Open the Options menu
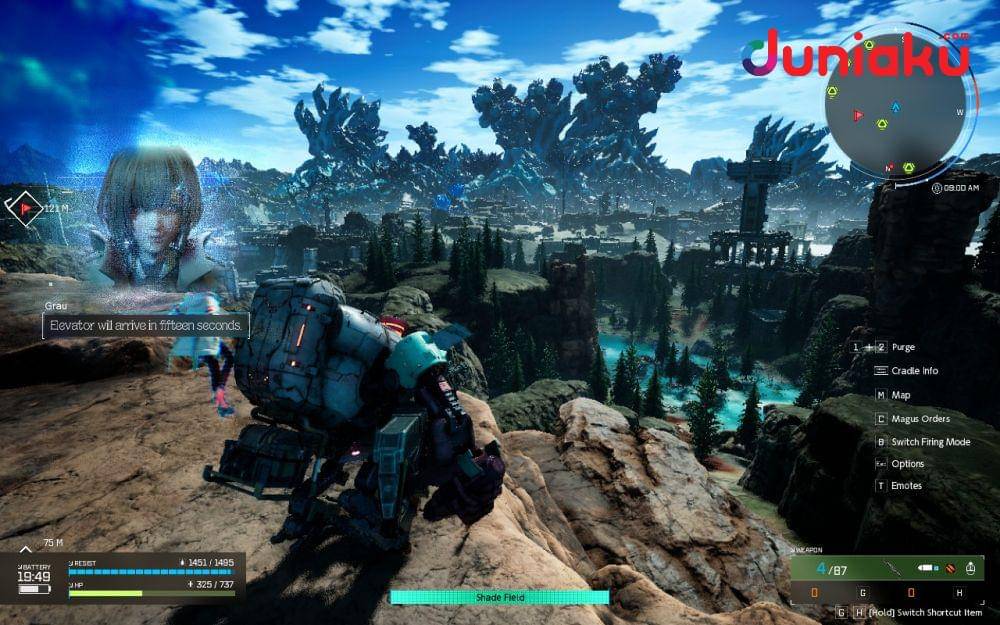Screen dimensions: 1000x625 tap(907, 464)
